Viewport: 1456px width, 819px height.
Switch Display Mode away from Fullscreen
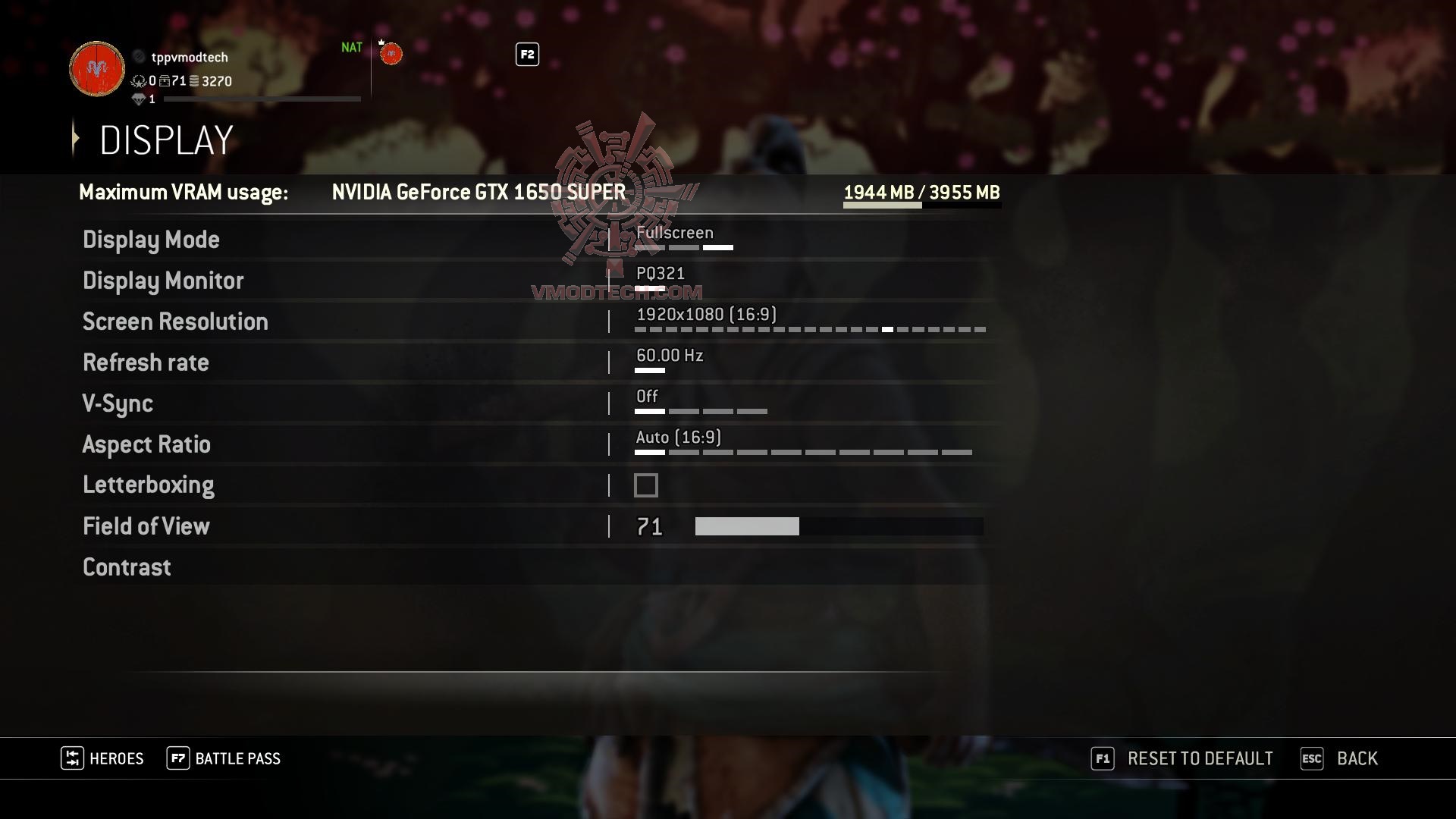click(674, 233)
